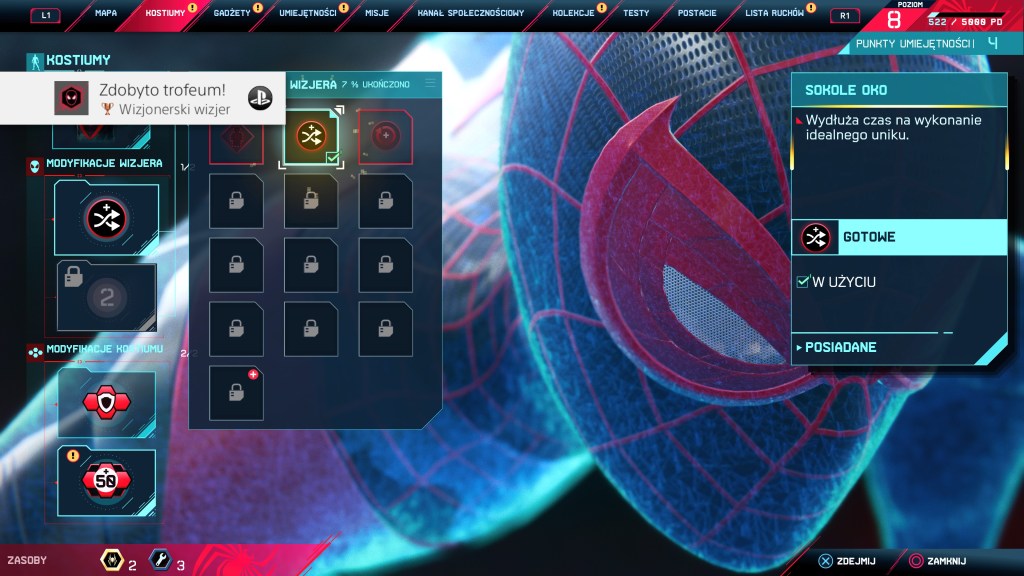
Task: Select the highlighted Sokole Oko visor mod
Action: click(x=310, y=137)
